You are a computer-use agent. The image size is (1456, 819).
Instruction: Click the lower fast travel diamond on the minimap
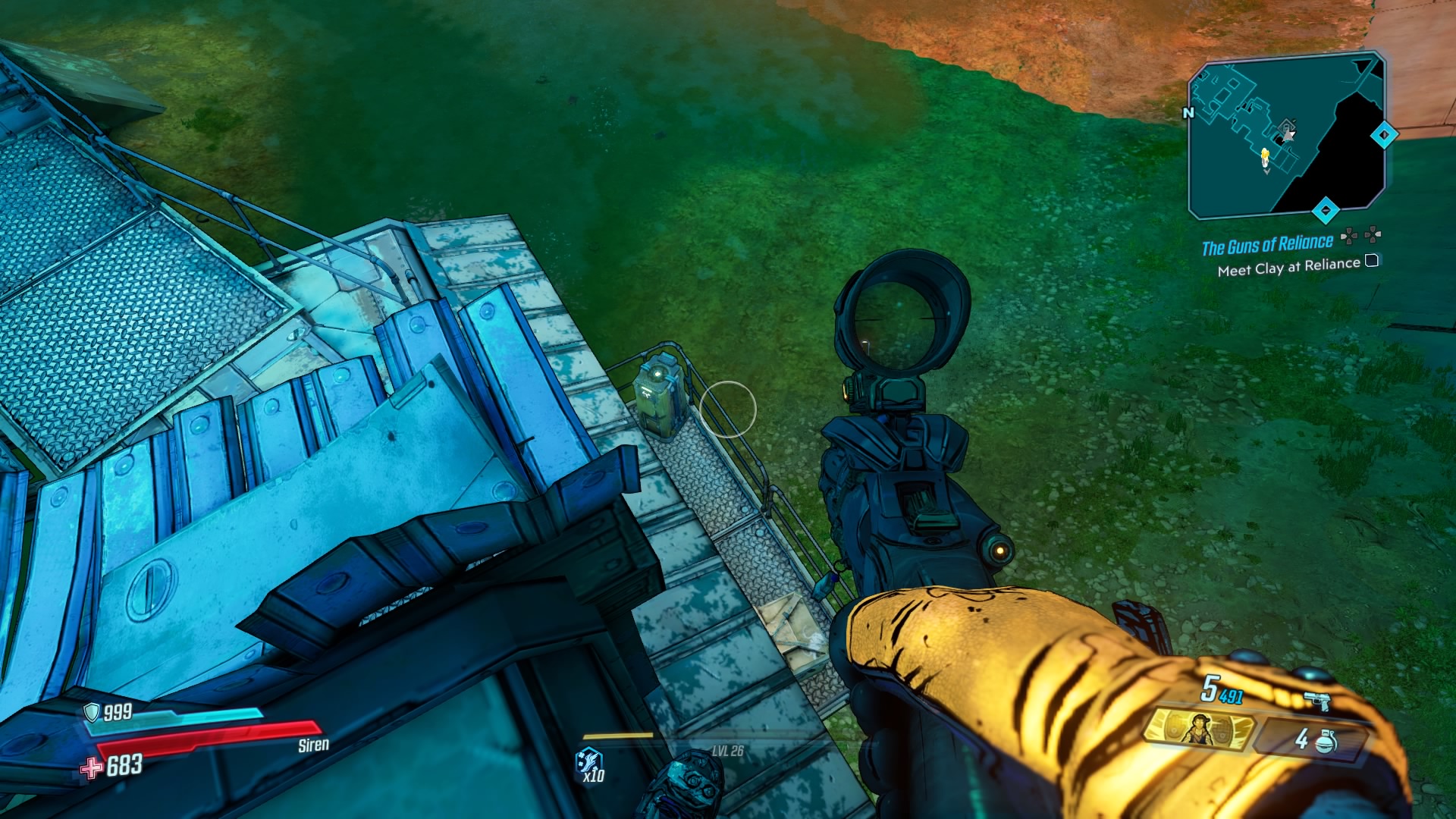1325,211
